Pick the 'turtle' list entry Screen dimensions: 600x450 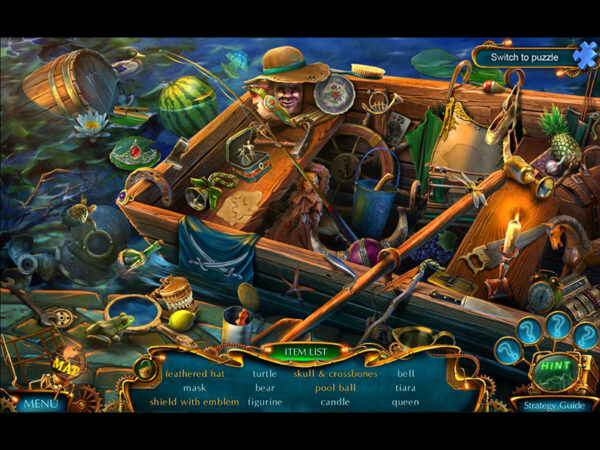[265, 374]
